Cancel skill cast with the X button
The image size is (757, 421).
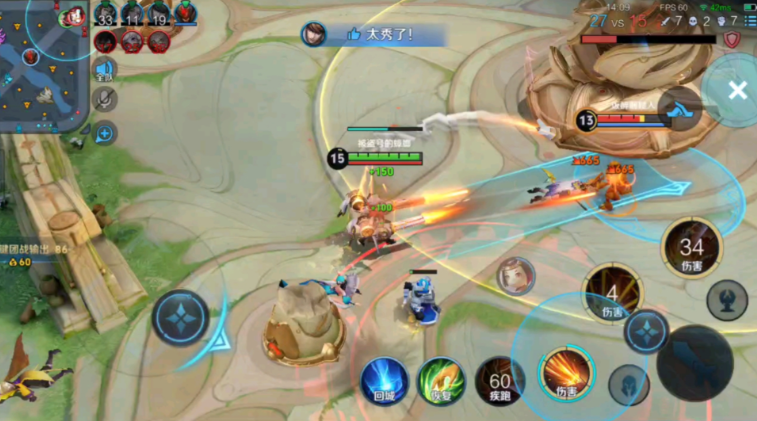tap(737, 91)
